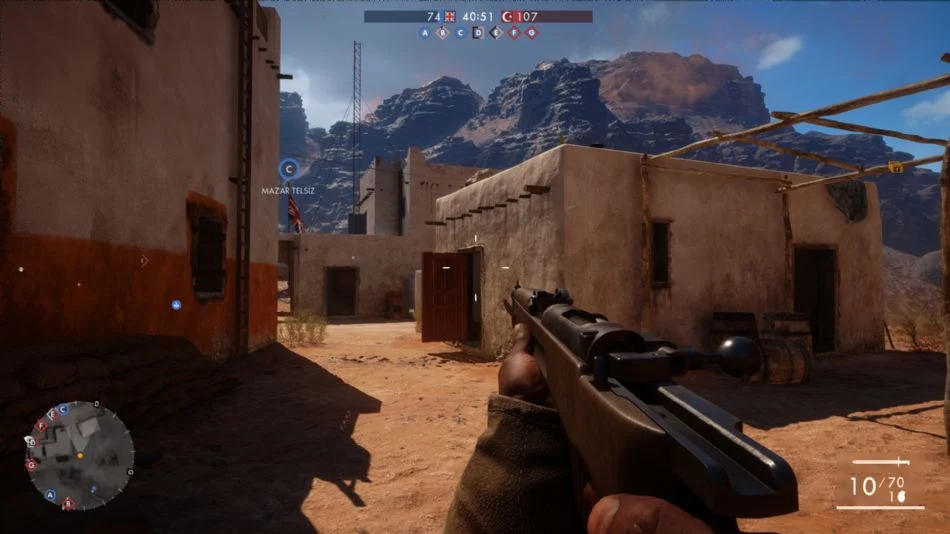Click objective F marker on the minimap
The width and height of the screenshot is (950, 534).
click(40, 426)
